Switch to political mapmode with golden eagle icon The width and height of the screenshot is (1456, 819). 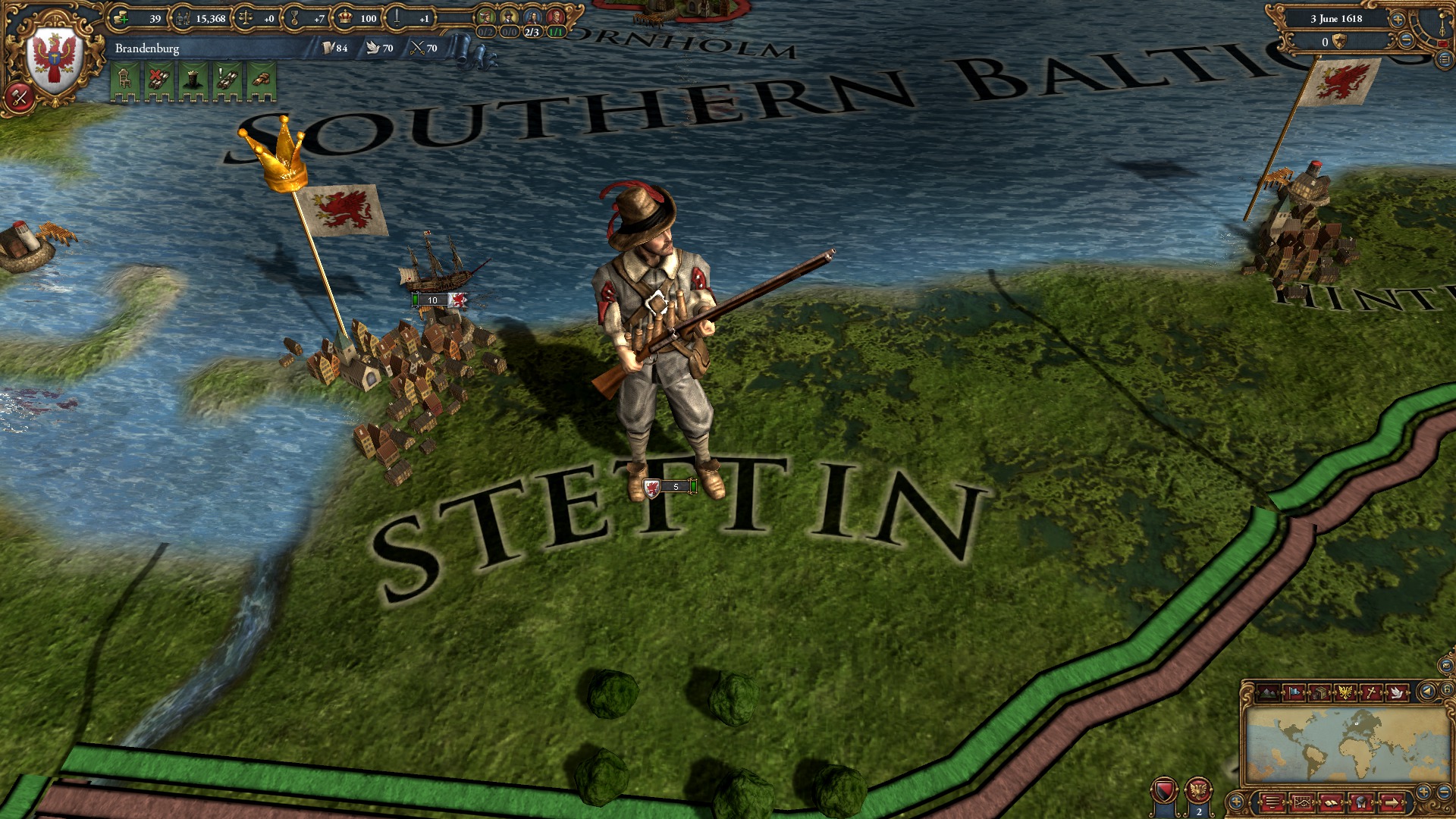click(1344, 691)
